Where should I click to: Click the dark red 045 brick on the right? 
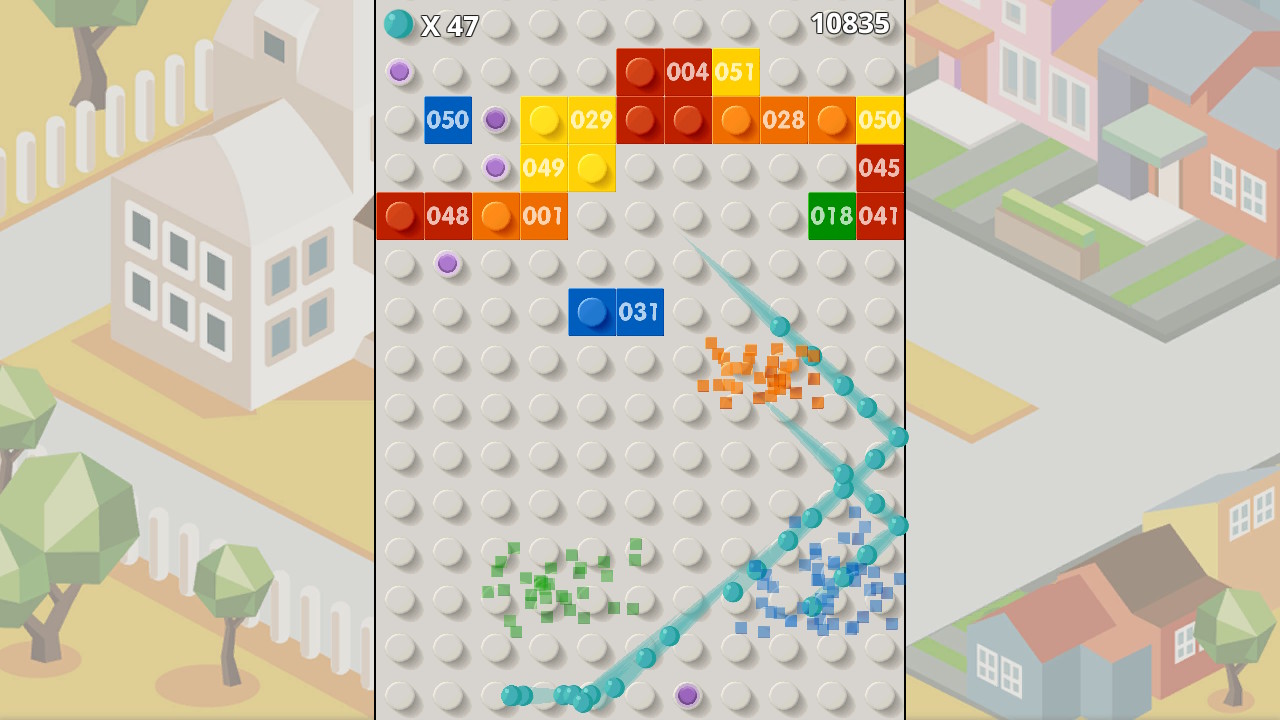coord(880,167)
